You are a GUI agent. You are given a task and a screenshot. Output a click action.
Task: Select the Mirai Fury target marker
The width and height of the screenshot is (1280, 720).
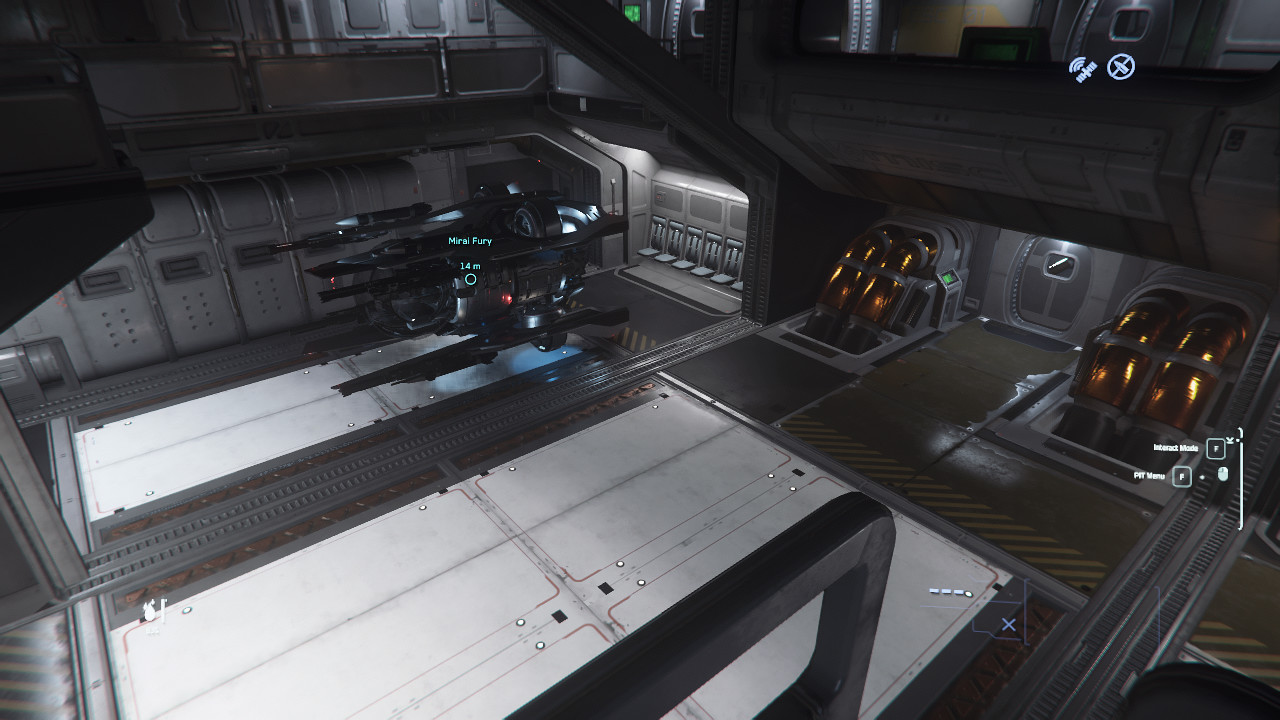tap(470, 280)
